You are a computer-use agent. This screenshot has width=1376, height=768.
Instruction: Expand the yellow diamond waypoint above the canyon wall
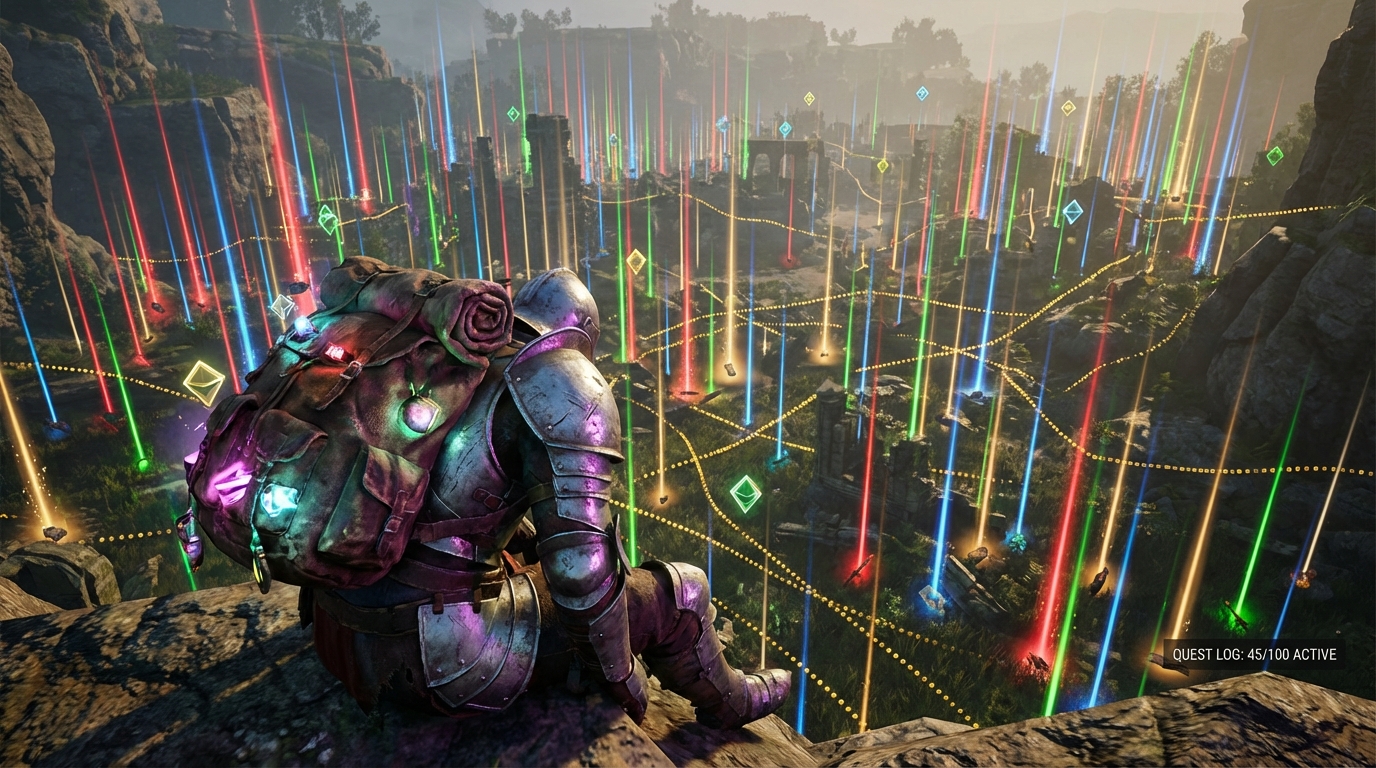pos(1069,108)
